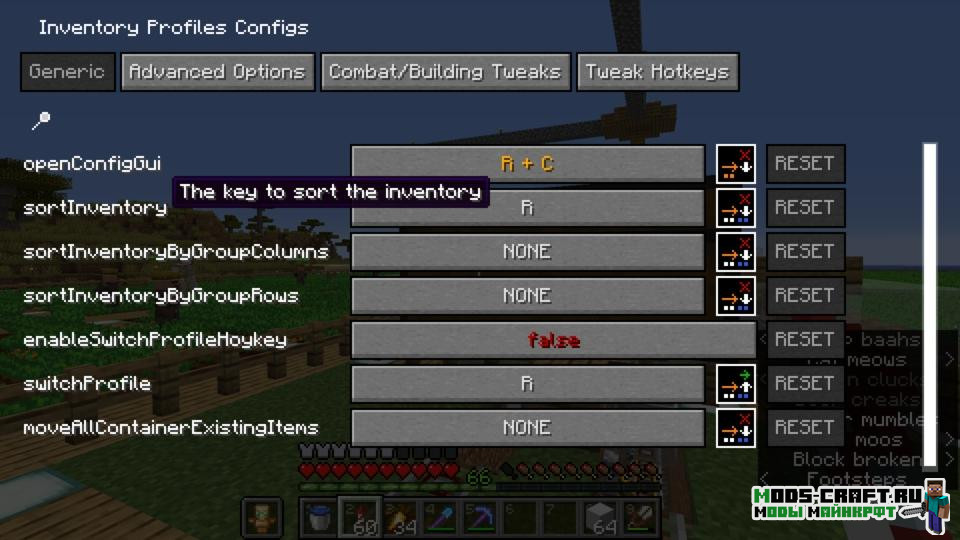
Task: Switch to the Generic tab
Action: (67, 72)
